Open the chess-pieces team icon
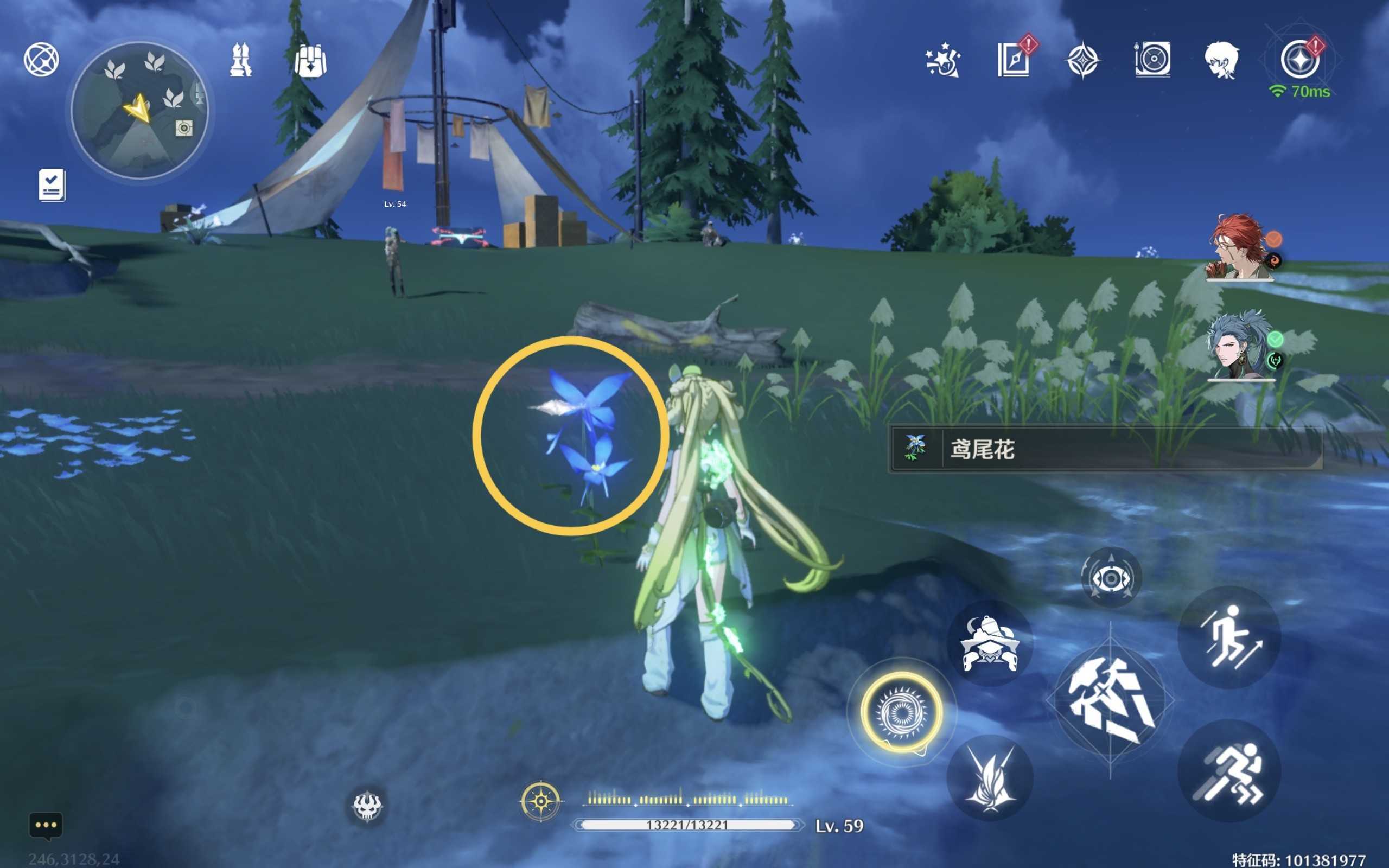The height and width of the screenshot is (868, 1389). (x=240, y=60)
